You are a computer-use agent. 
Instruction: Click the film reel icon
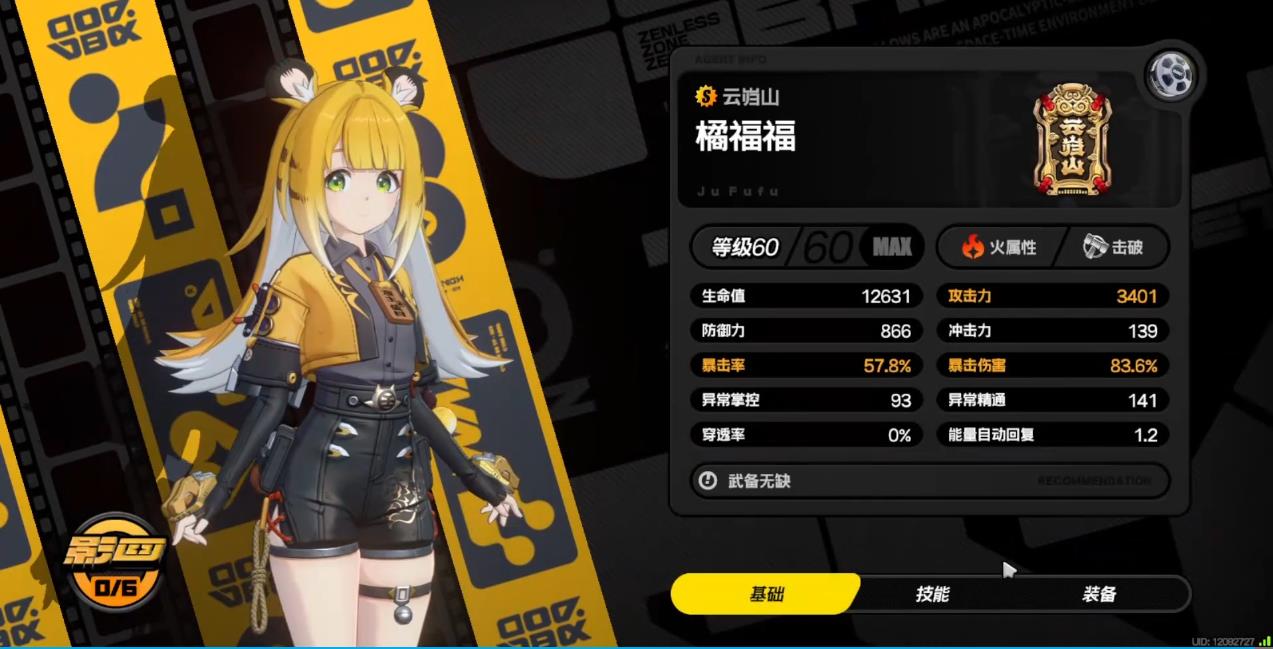pos(1172,75)
